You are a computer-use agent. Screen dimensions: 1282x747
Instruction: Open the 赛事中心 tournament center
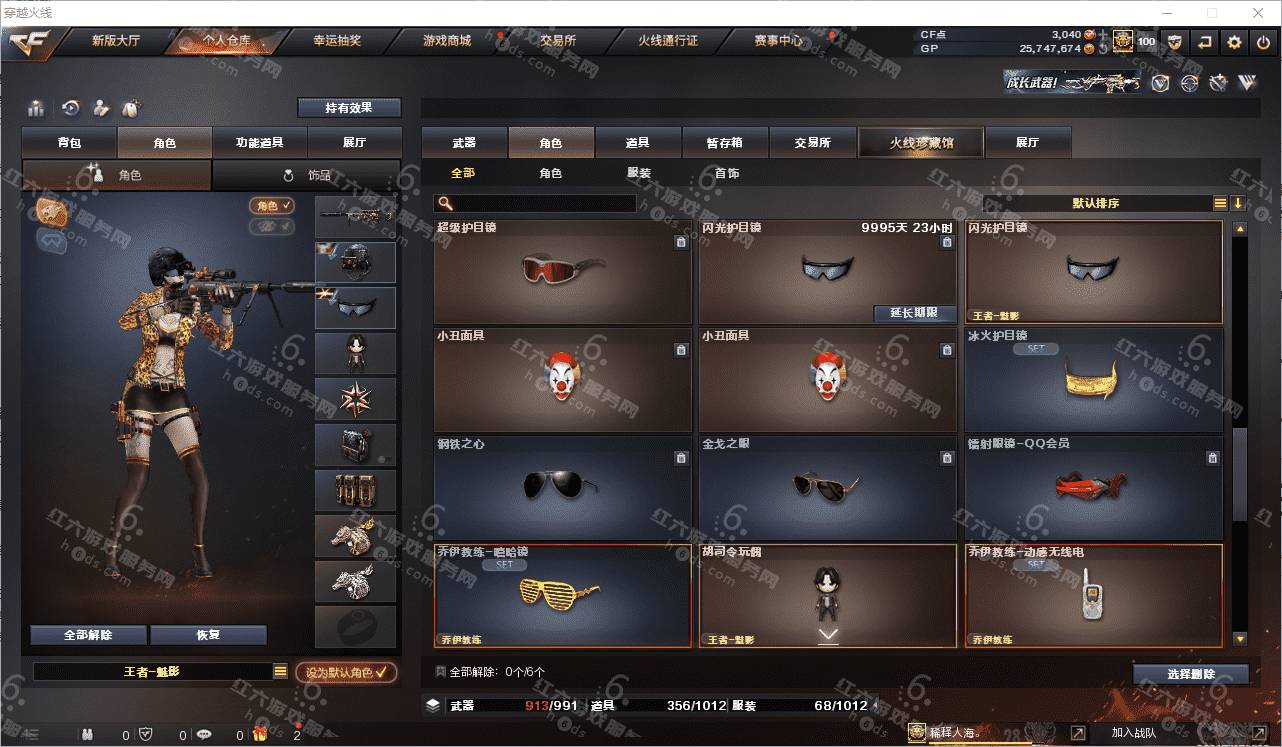(778, 41)
